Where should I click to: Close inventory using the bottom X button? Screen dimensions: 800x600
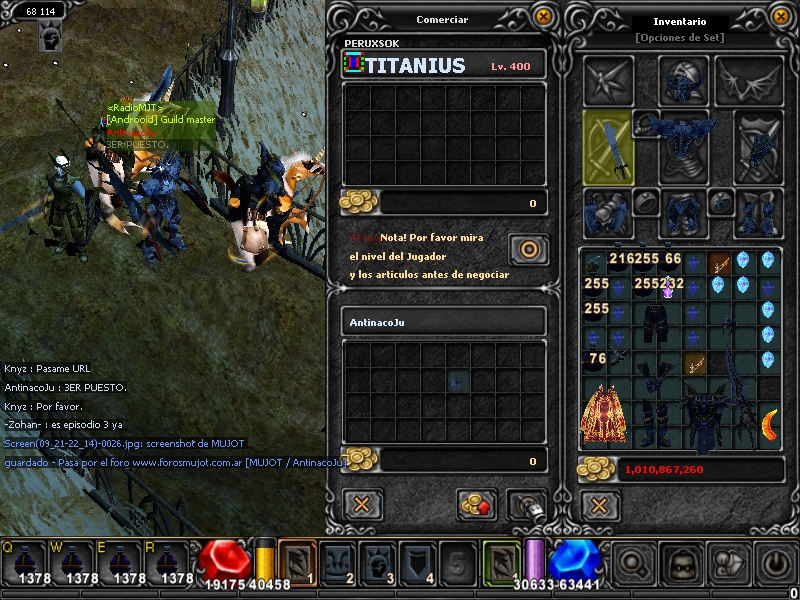pyautogui.click(x=599, y=504)
